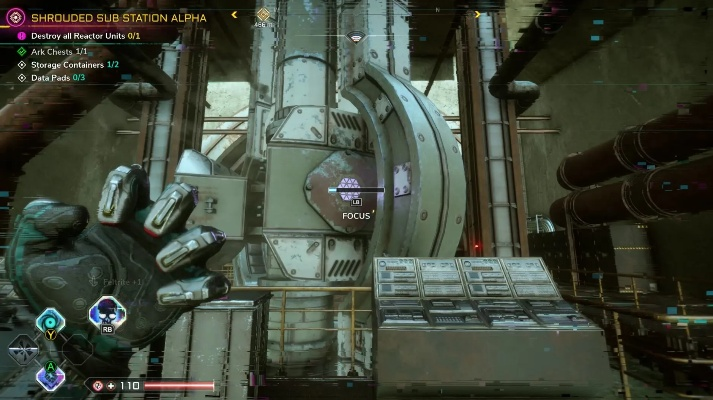Activate the skull Overdrive ability icon
The width and height of the screenshot is (713, 400).
click(x=107, y=315)
